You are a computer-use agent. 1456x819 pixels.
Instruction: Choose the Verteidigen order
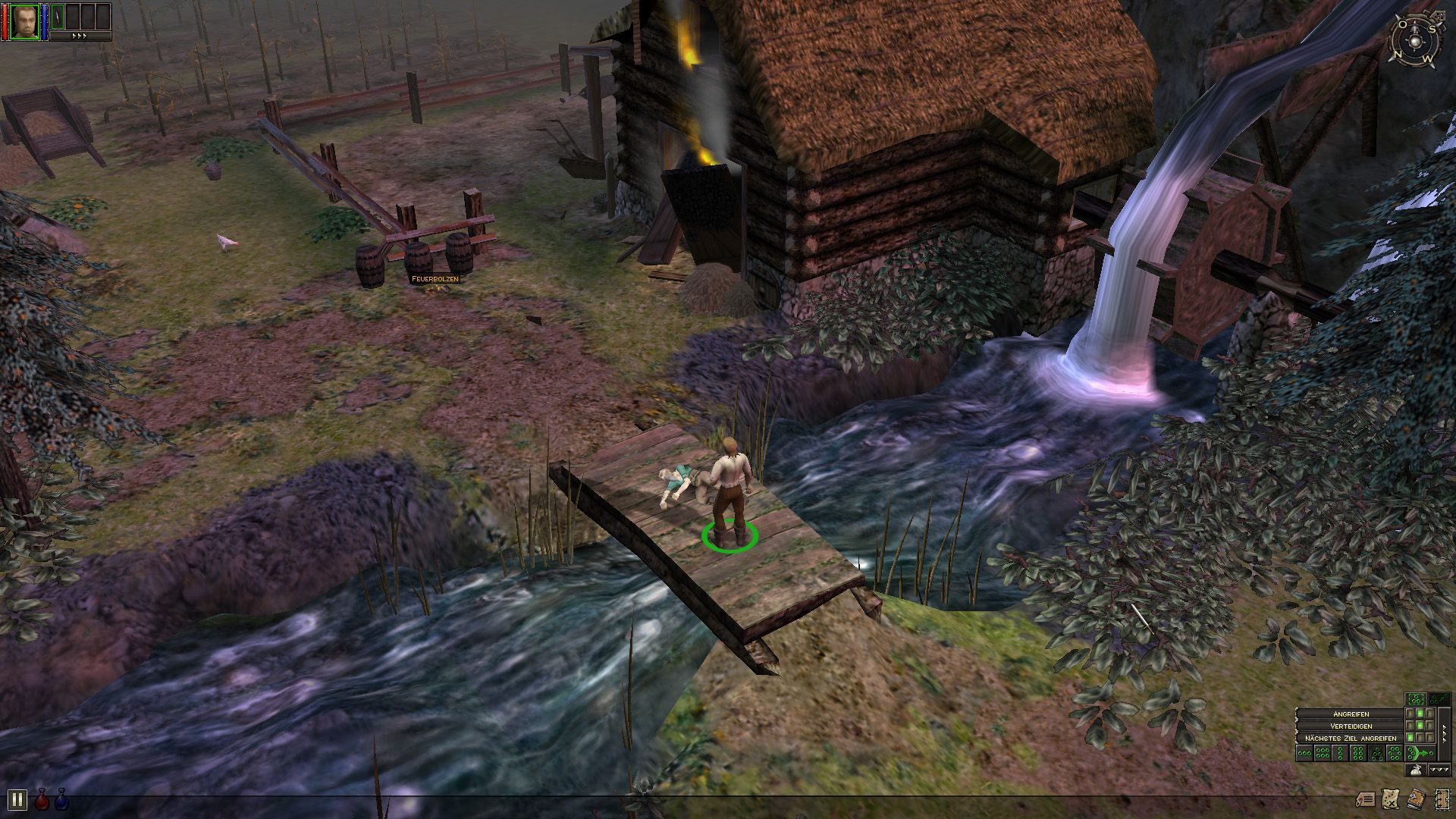[1351, 726]
